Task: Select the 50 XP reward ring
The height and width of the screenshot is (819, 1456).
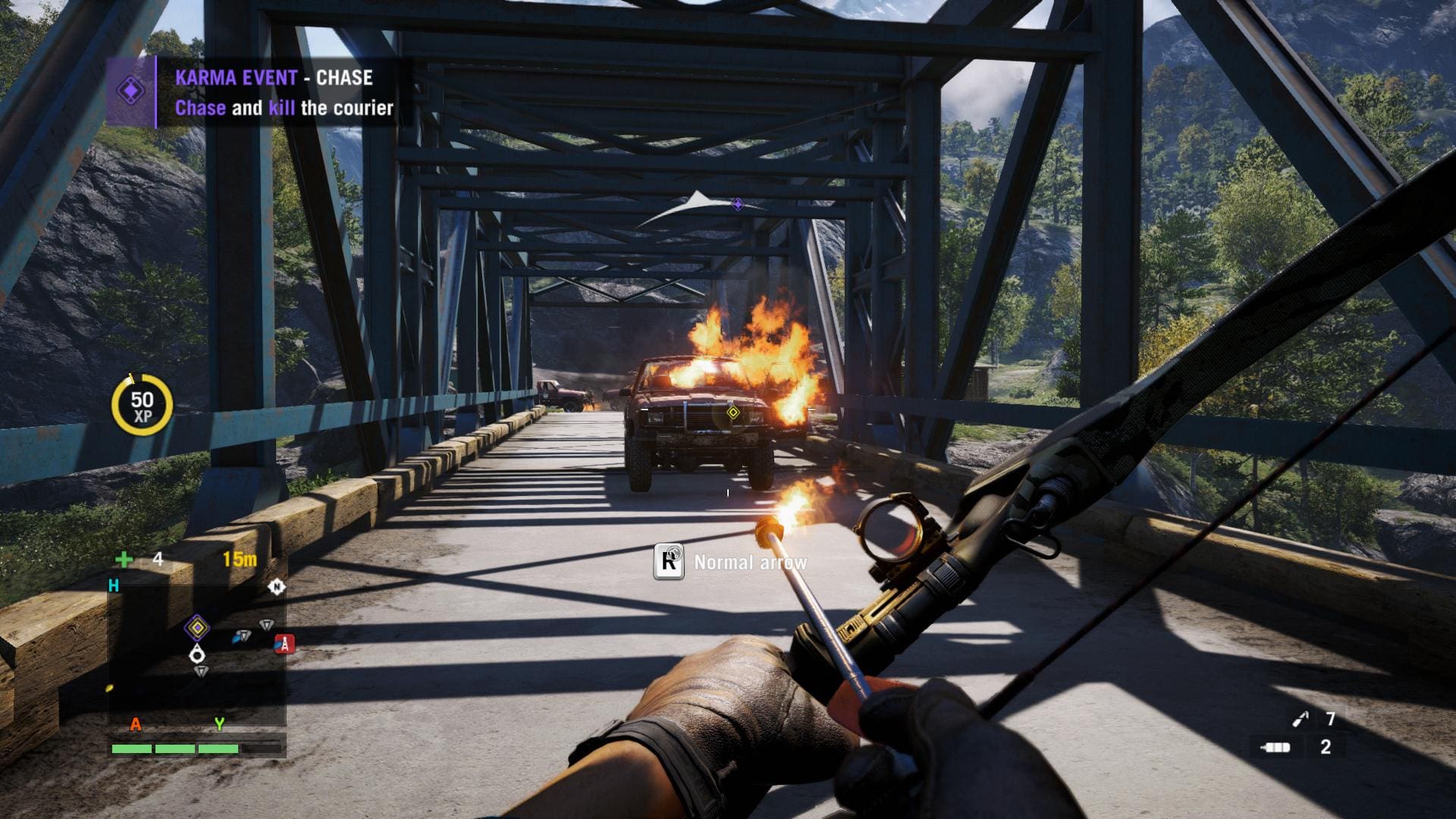Action: pyautogui.click(x=142, y=406)
